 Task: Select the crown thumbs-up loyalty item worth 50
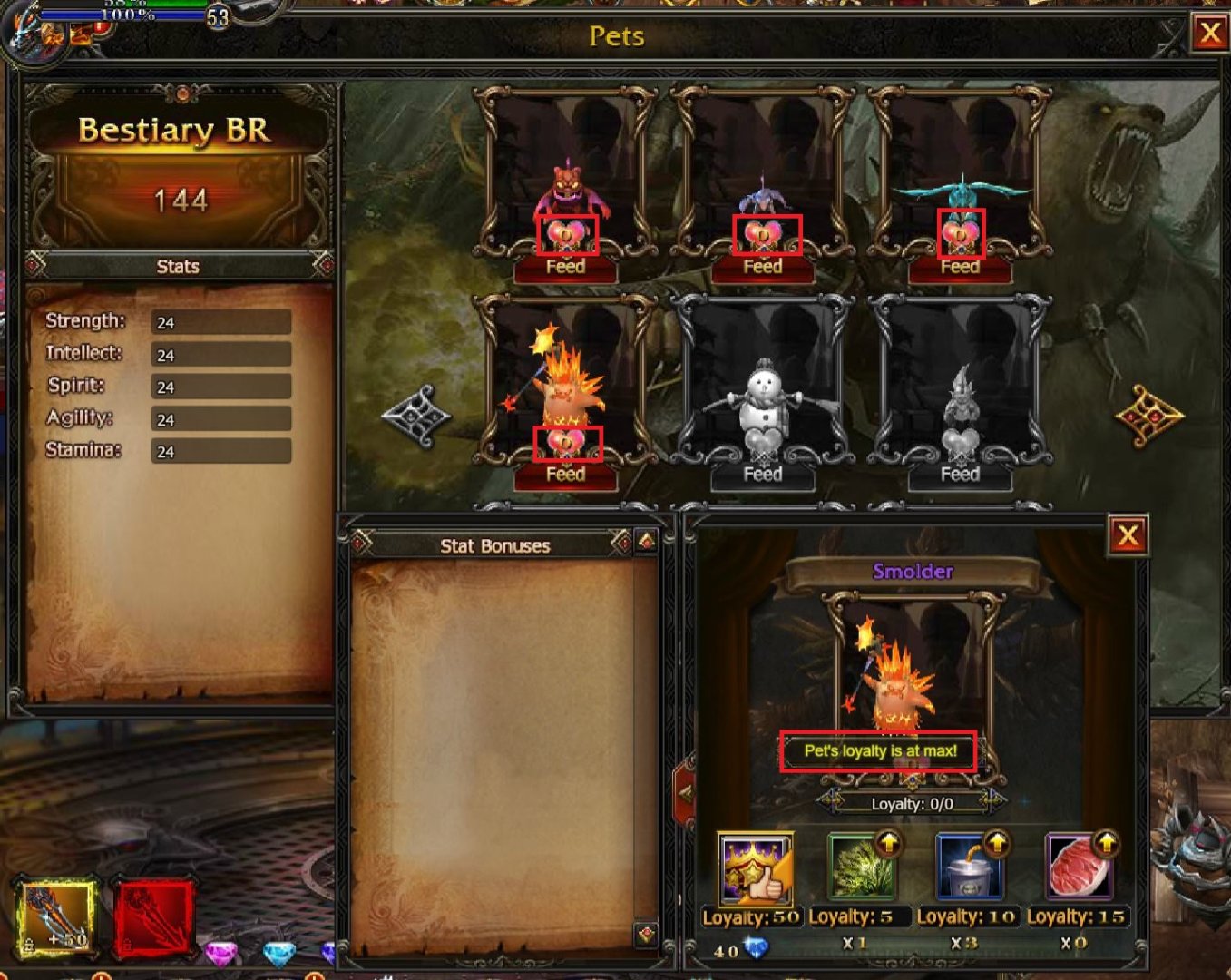755,869
